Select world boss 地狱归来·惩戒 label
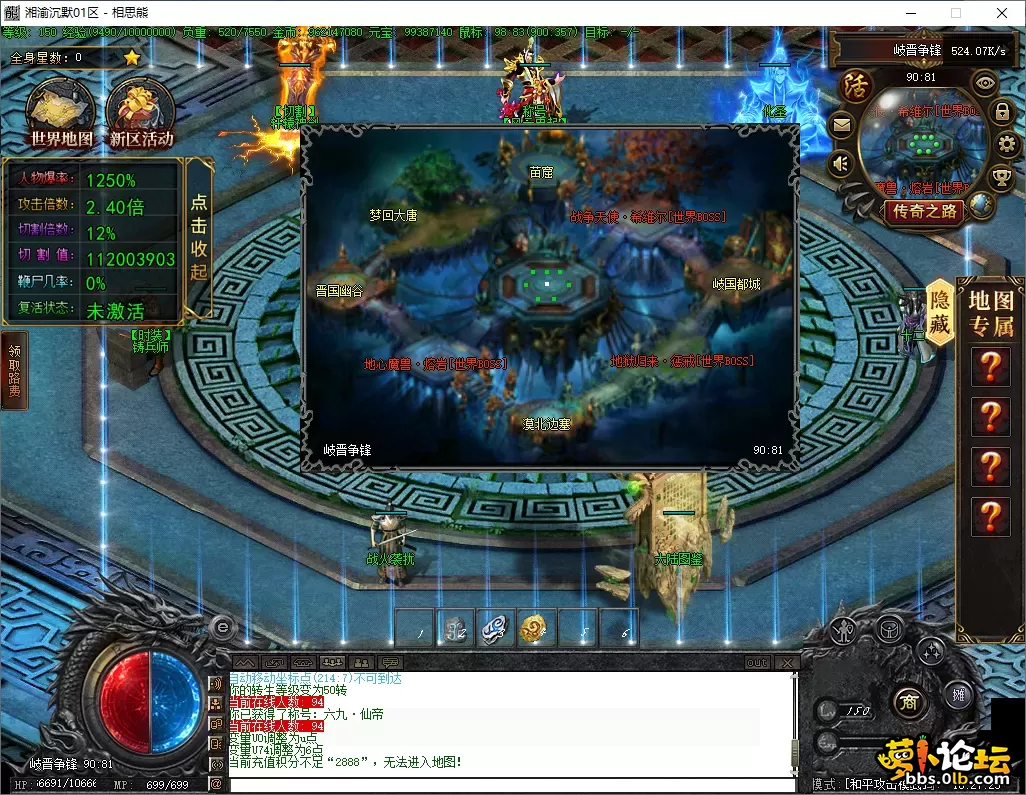Viewport: 1026px width, 795px height. [x=682, y=361]
